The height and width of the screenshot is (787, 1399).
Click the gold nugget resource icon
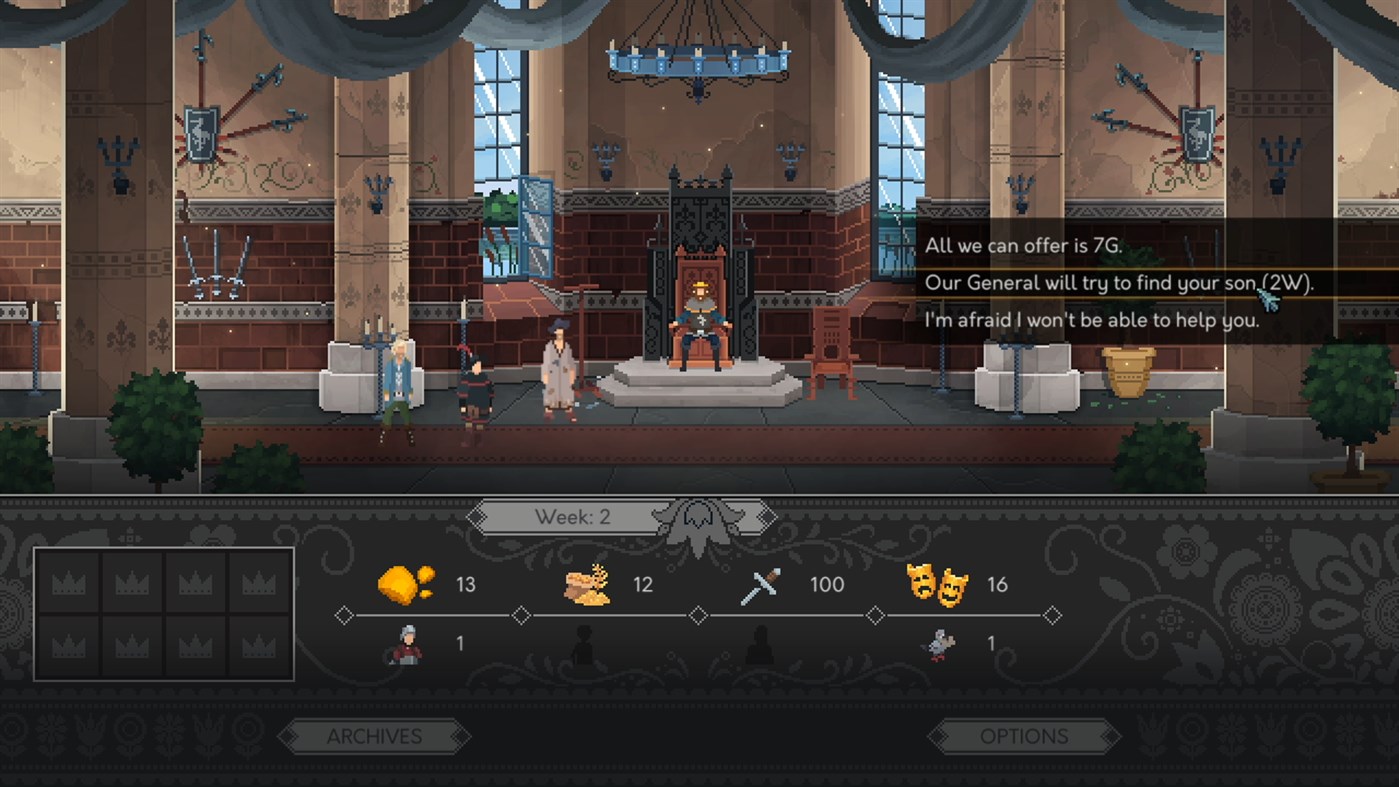point(403,584)
